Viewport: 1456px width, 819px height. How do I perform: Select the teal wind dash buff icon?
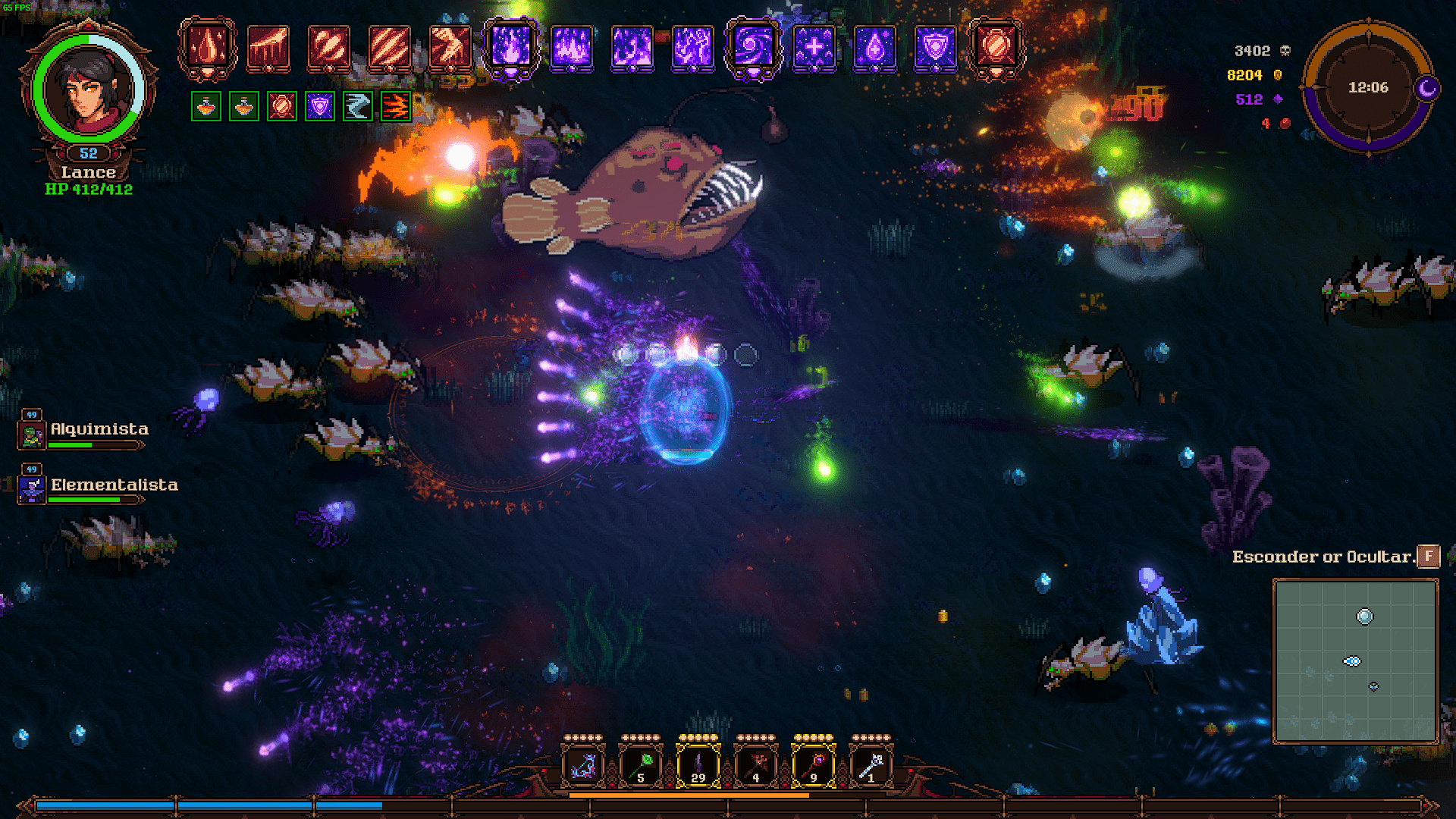(x=357, y=107)
